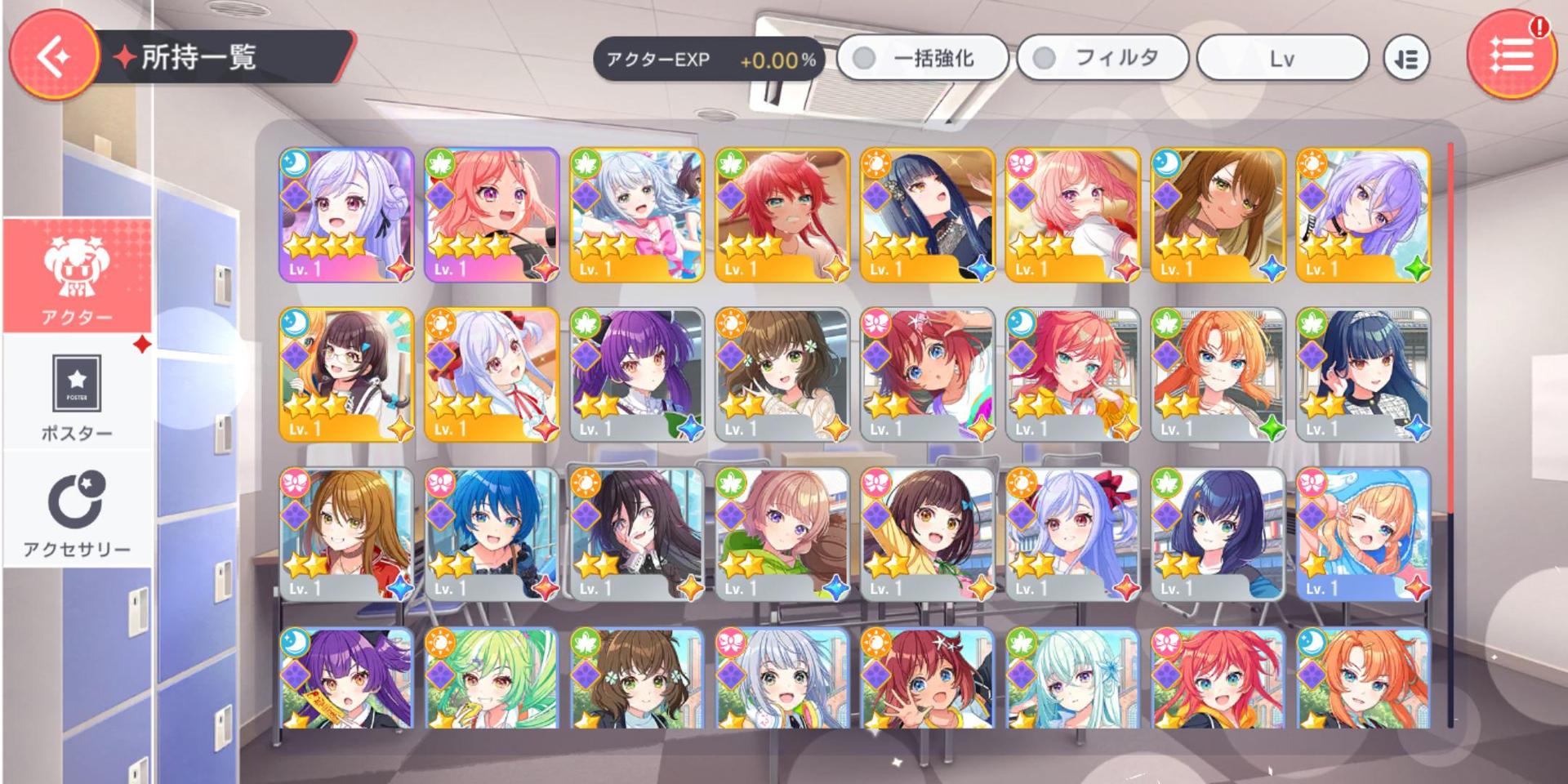The height and width of the screenshot is (784, 1568).
Task: Choose the three-star red-haired tanned actor card
Action: 782,215
